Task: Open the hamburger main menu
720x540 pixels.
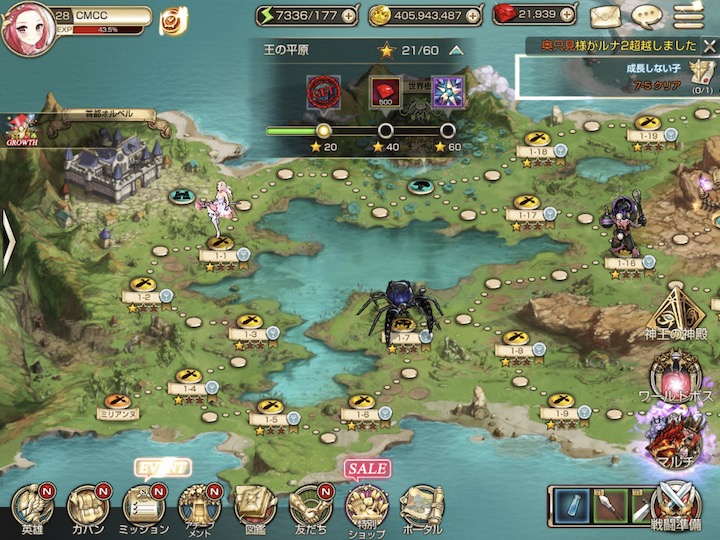Action: click(x=687, y=16)
